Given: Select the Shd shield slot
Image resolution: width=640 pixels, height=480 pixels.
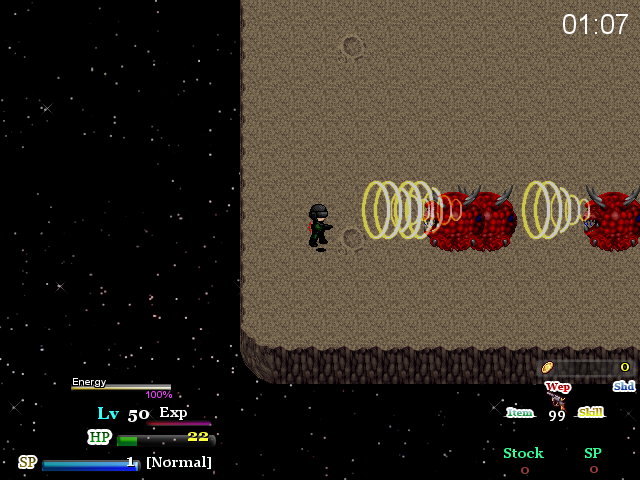Looking at the screenshot, I should pos(623,386).
